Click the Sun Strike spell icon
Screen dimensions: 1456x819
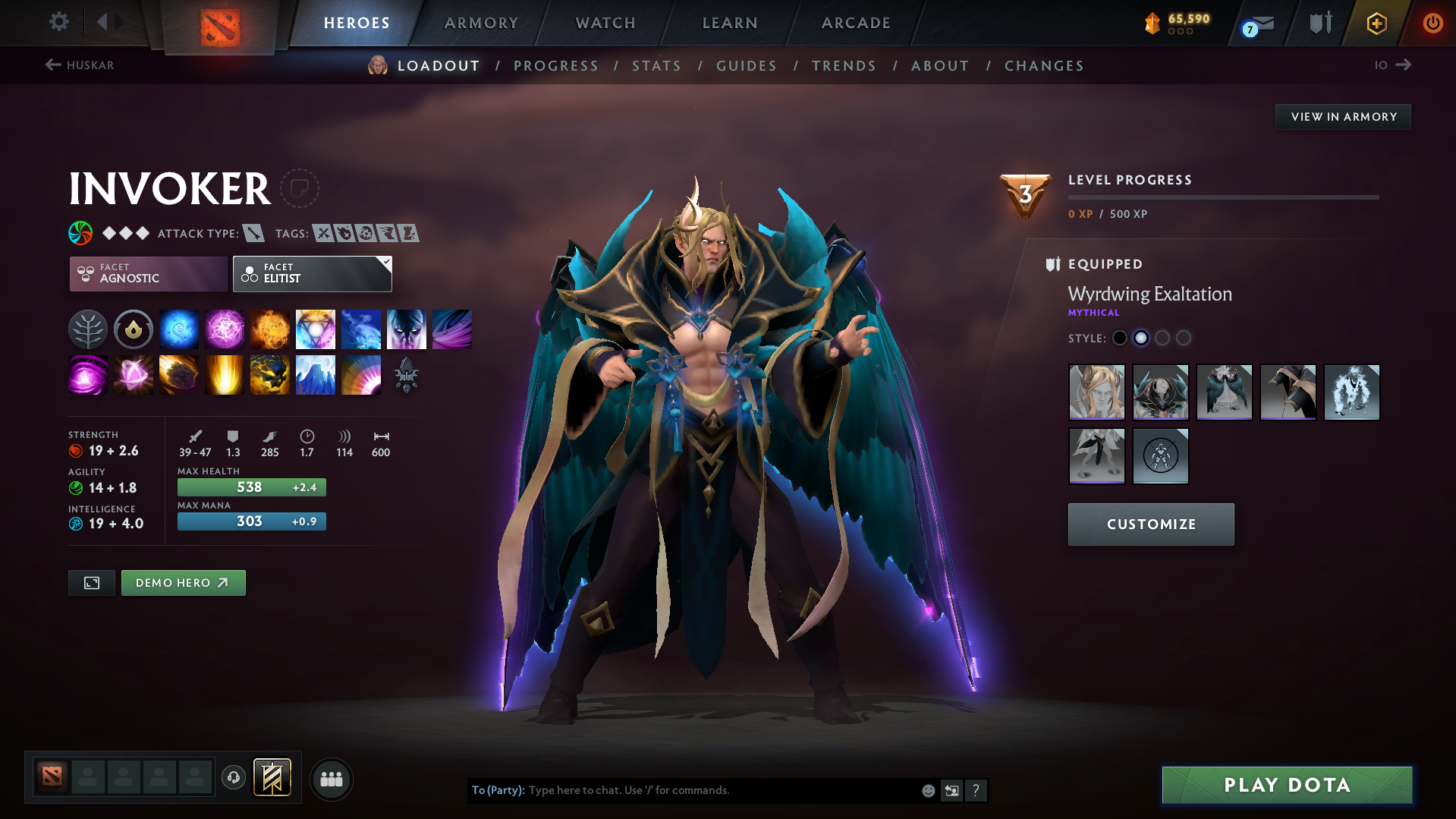click(225, 374)
